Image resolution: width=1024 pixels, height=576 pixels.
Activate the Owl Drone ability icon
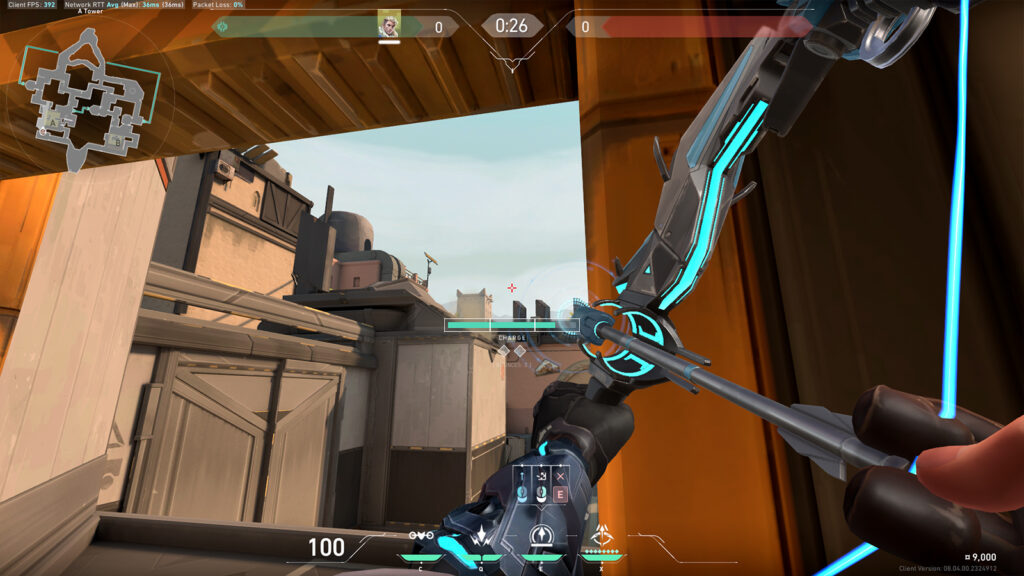pos(423,536)
